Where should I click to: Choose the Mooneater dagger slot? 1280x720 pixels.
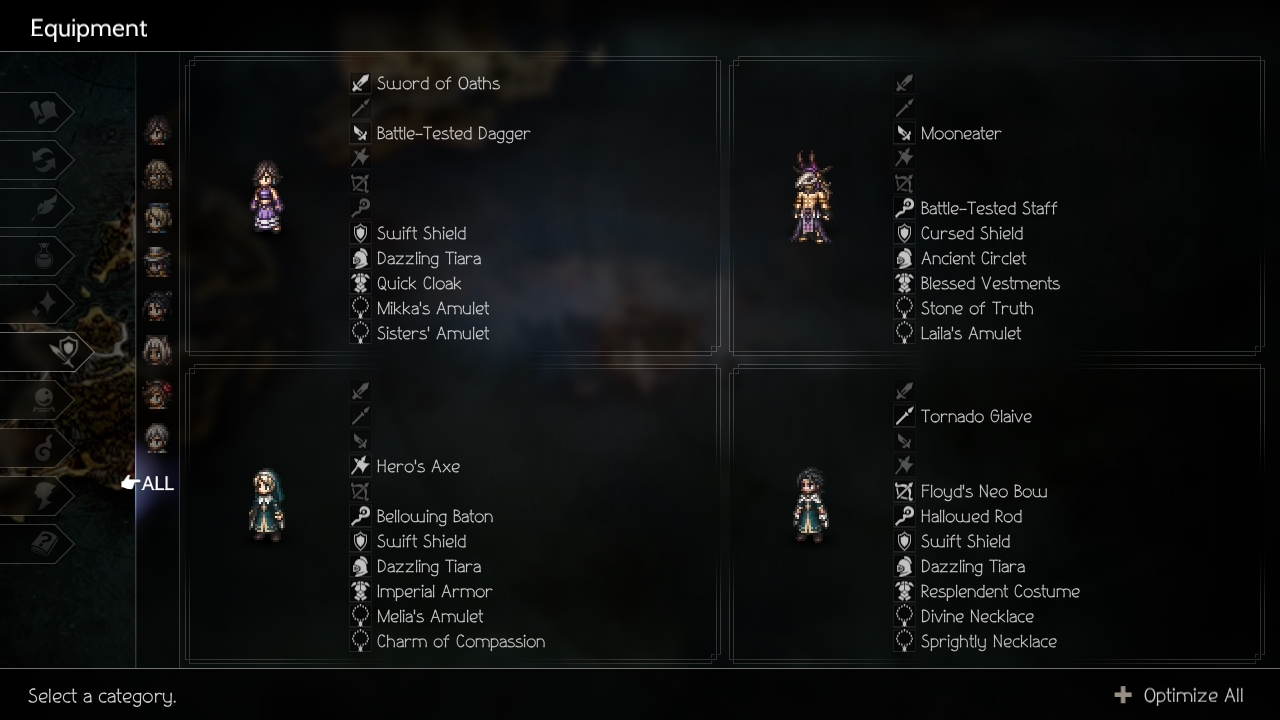point(960,134)
